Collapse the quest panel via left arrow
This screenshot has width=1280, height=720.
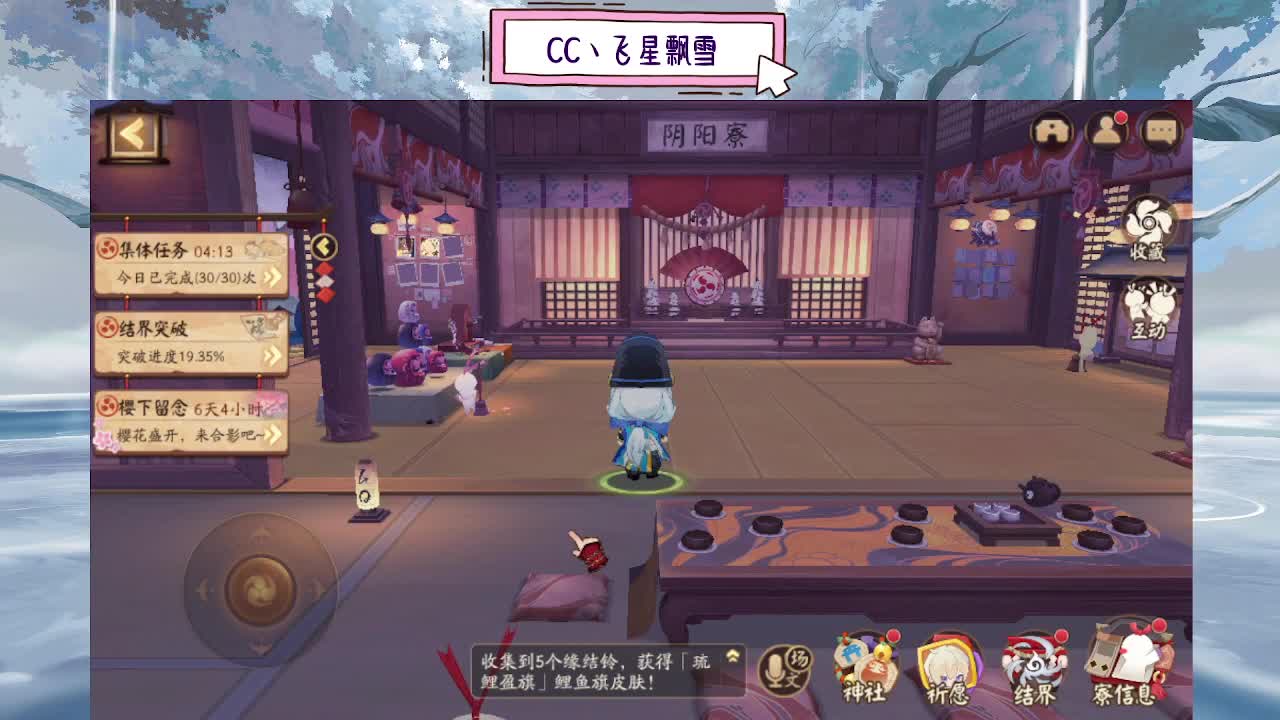pyautogui.click(x=322, y=245)
